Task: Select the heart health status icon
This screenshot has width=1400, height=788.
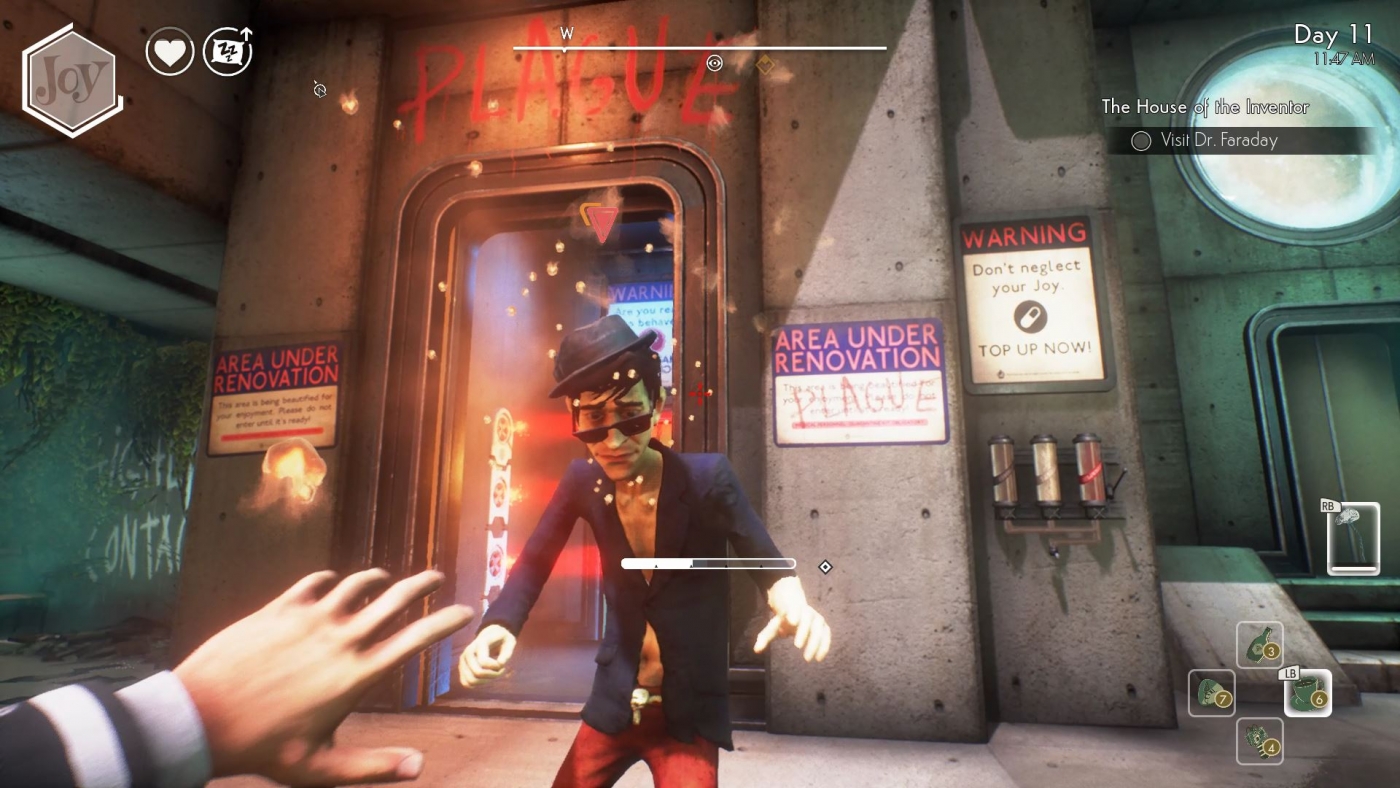Action: (170, 51)
